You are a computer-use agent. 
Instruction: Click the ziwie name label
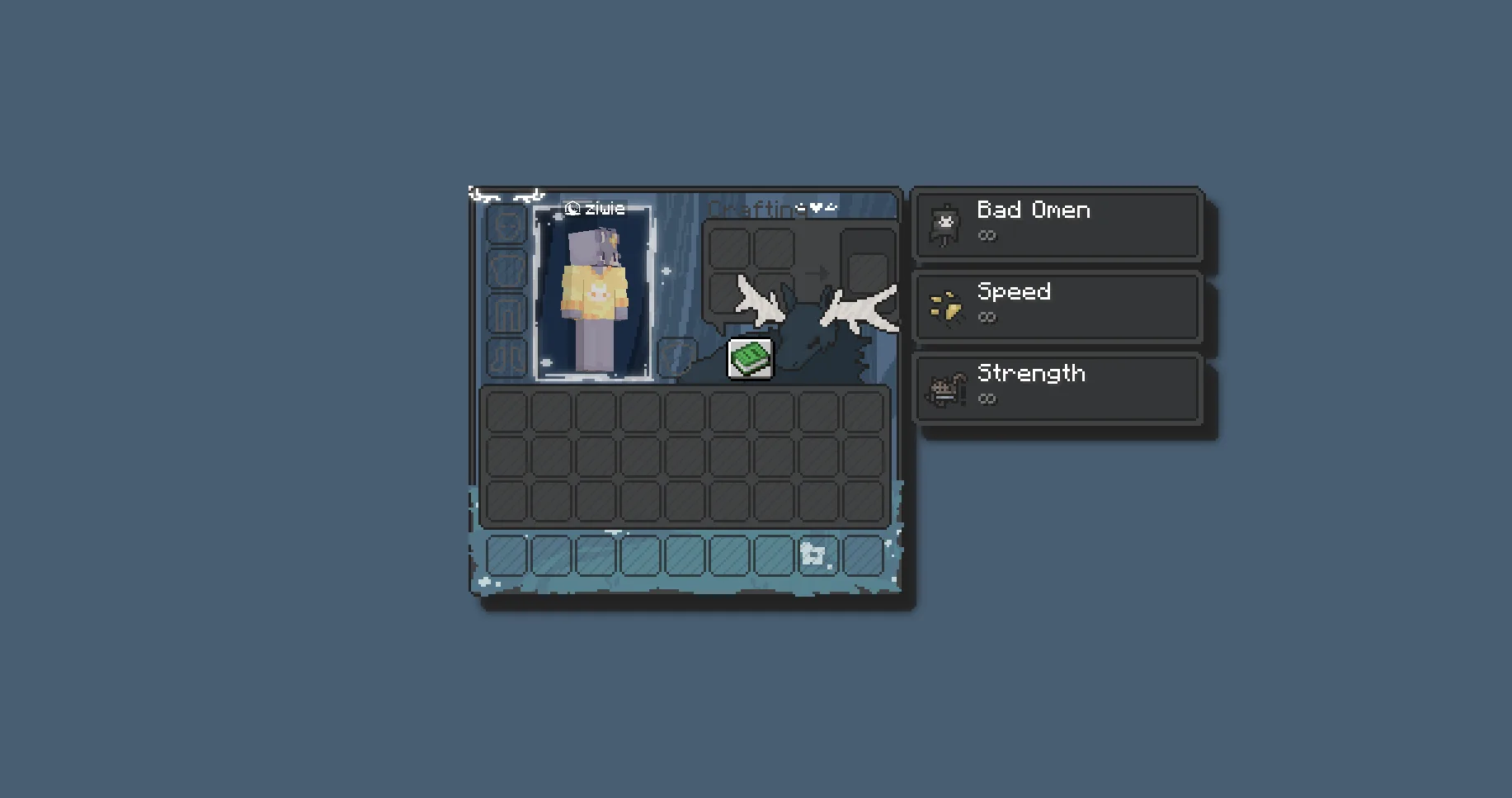click(603, 209)
